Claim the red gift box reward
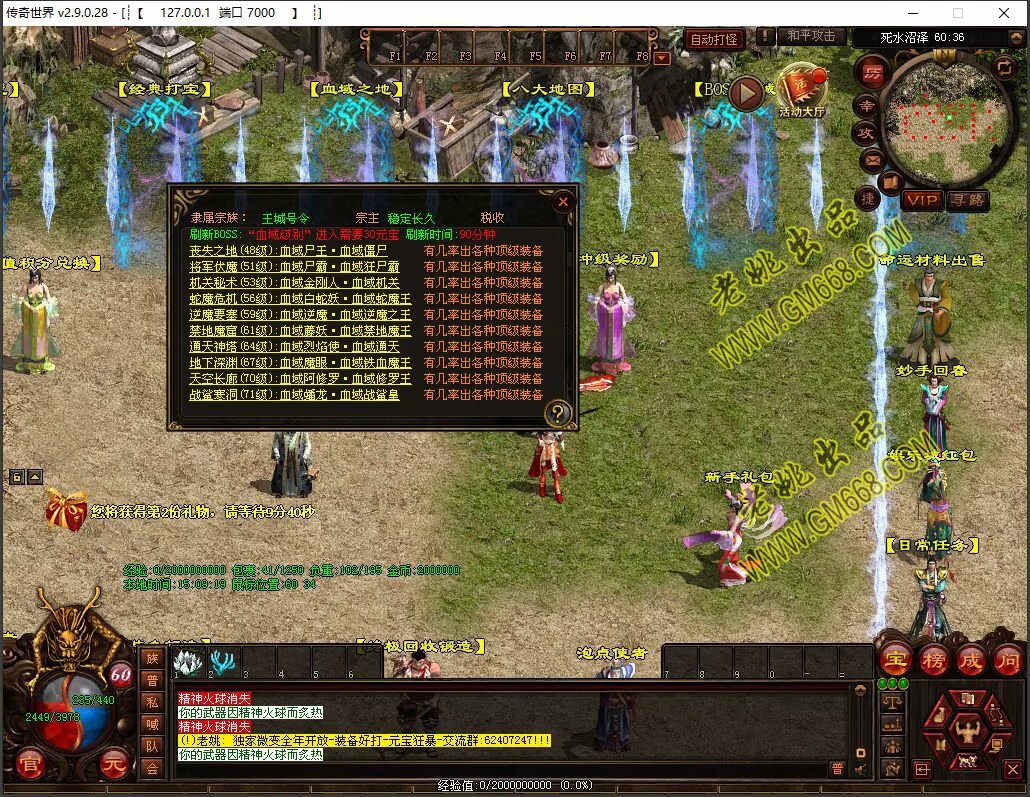The height and width of the screenshot is (797, 1030). (66, 510)
